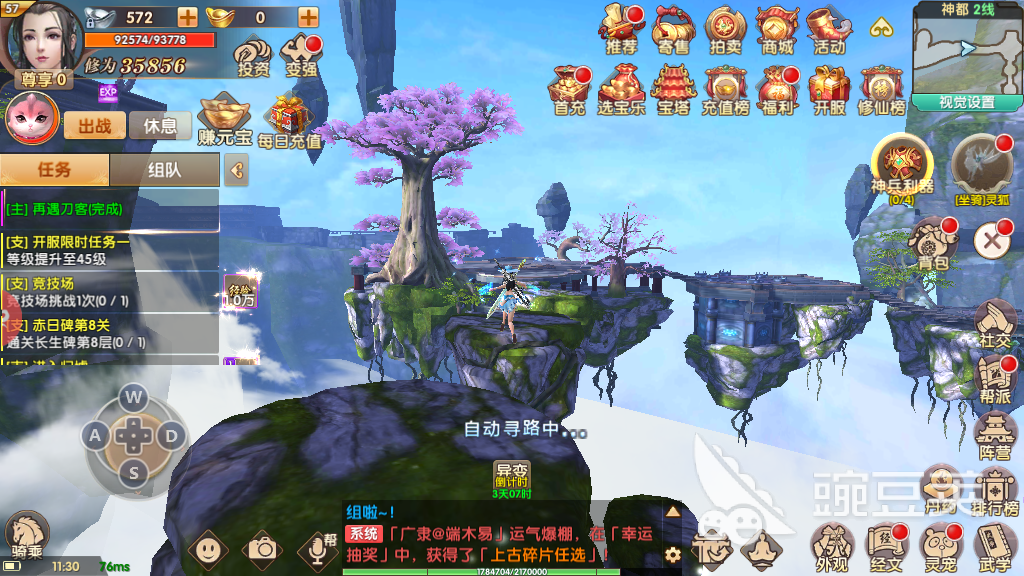Click the camera screenshot button
Viewport: 1024px width, 576px height.
pyautogui.click(x=263, y=548)
